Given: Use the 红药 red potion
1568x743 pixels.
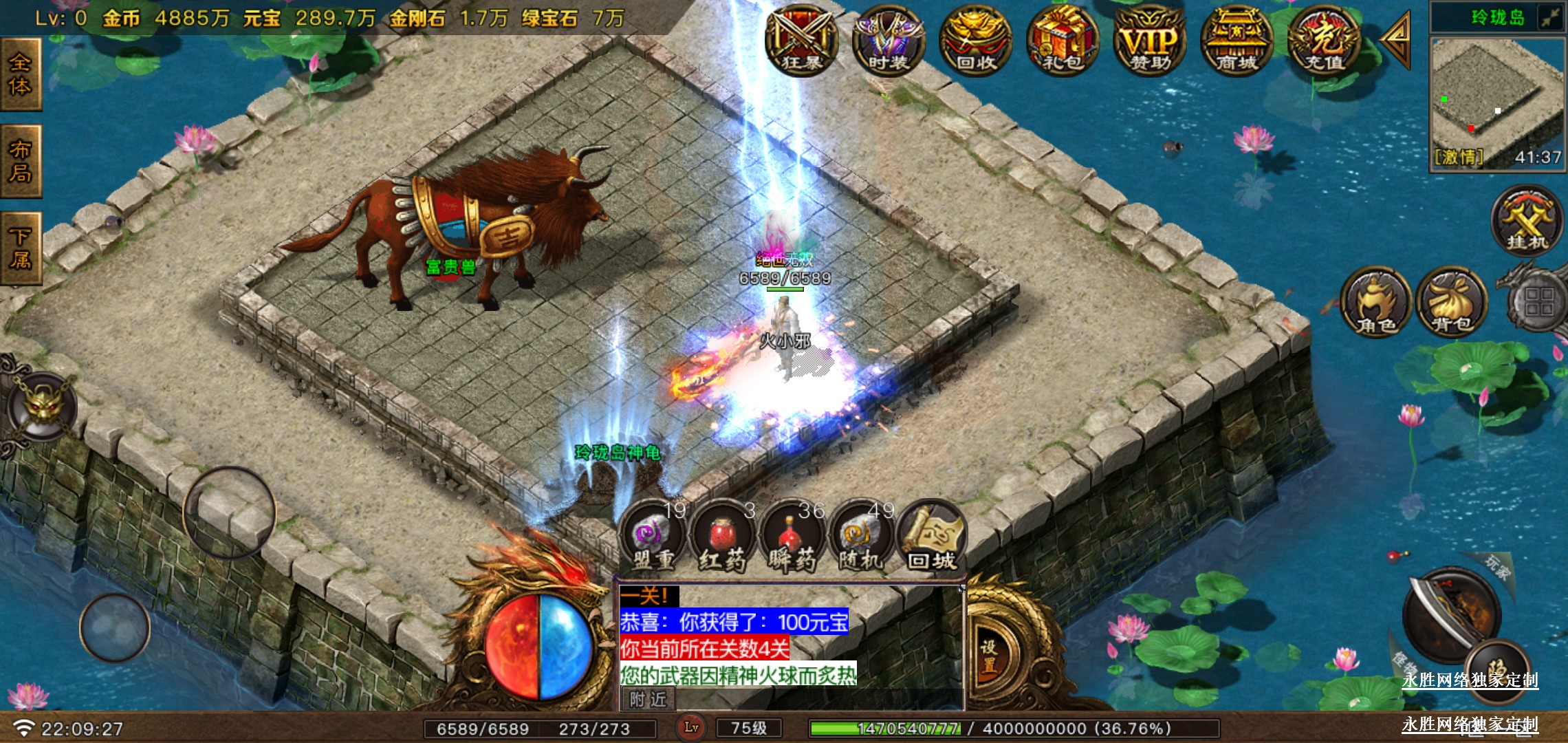Looking at the screenshot, I should click(722, 539).
